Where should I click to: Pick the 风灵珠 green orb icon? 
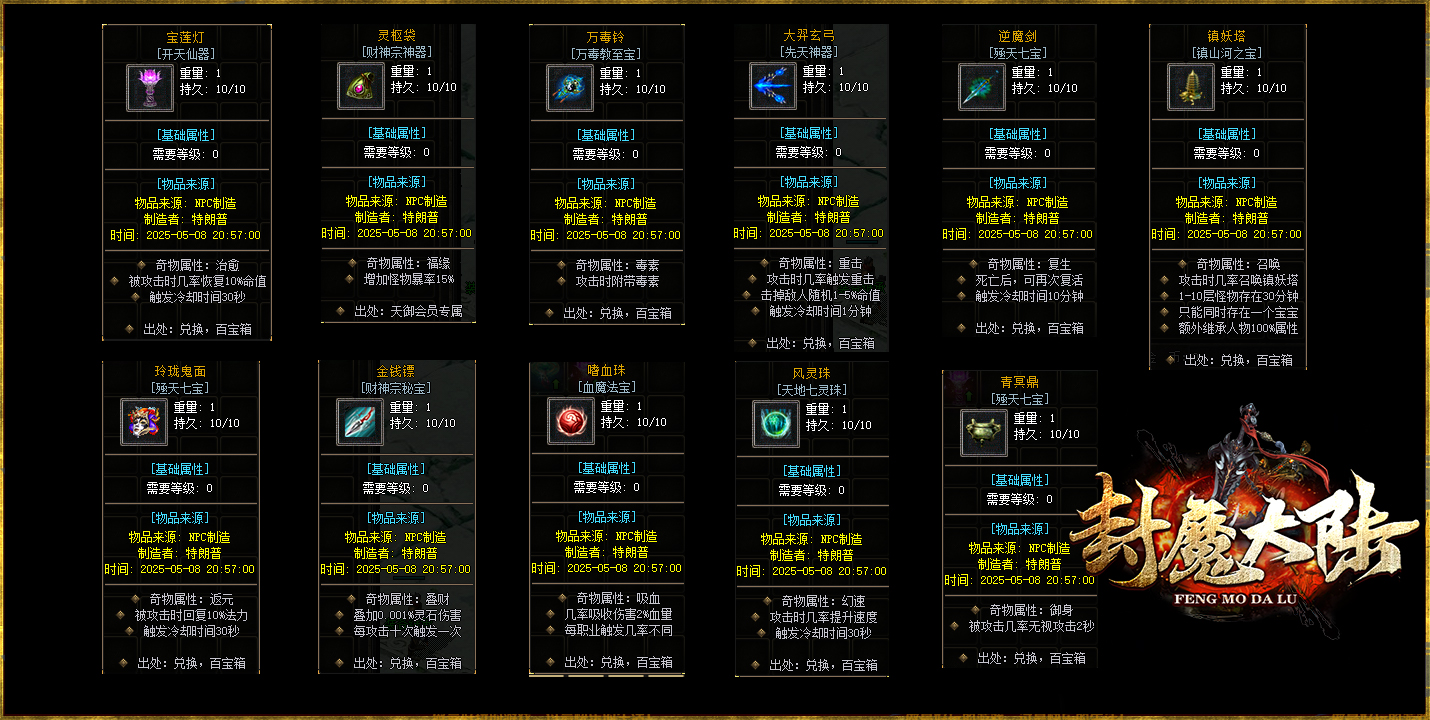coord(776,424)
